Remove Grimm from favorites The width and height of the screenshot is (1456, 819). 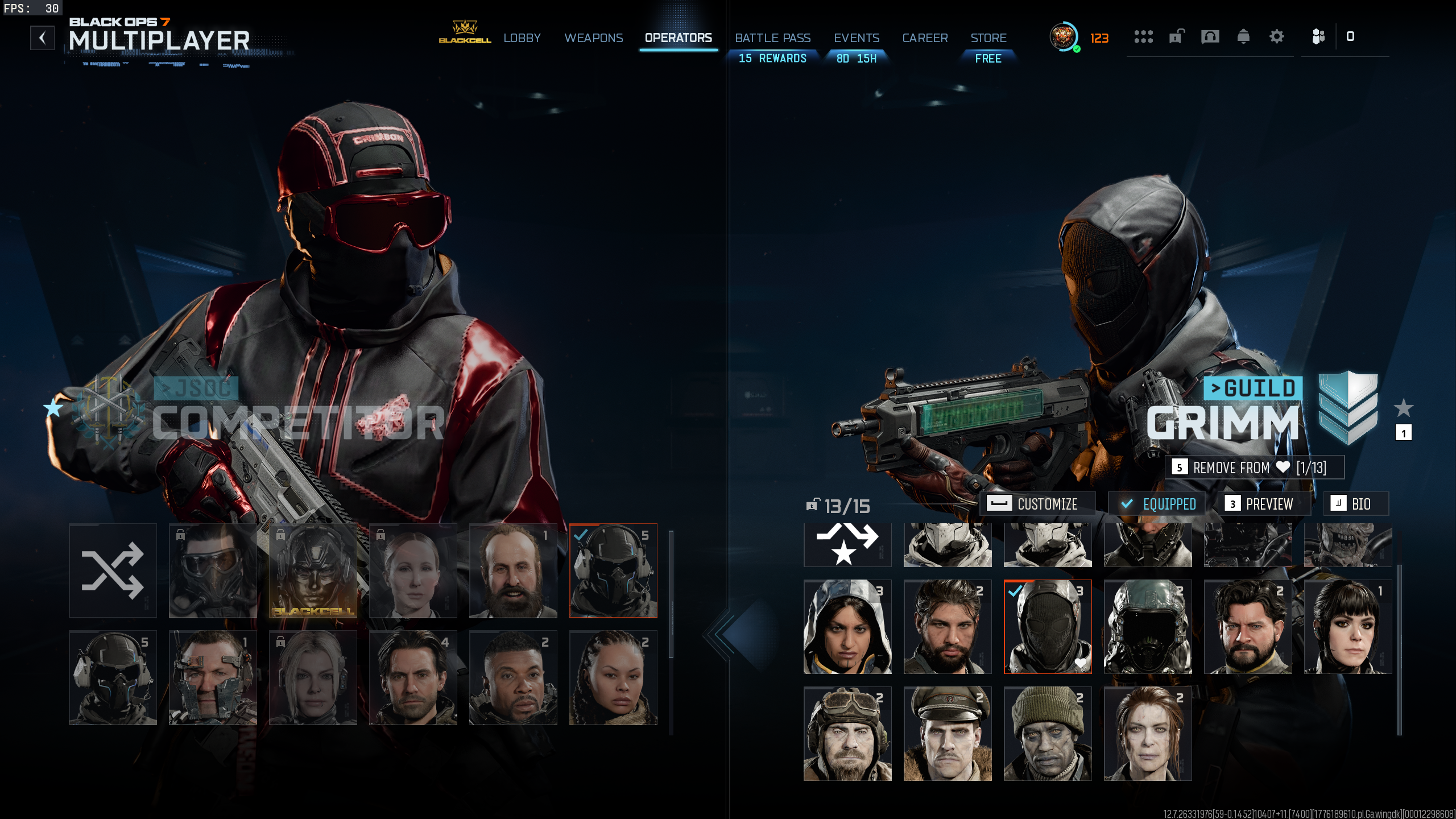tap(1254, 468)
